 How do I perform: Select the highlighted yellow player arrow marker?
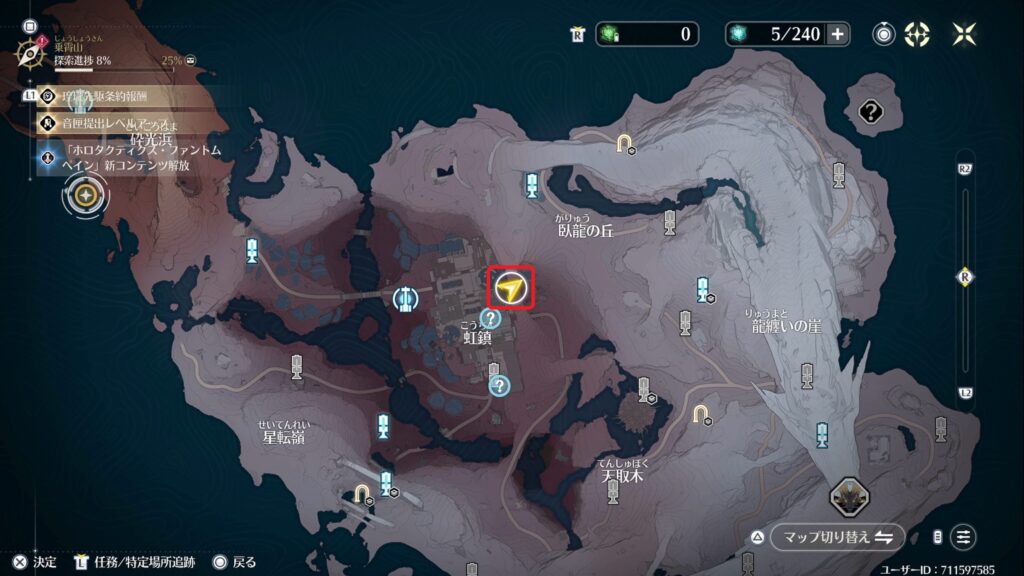(x=511, y=289)
